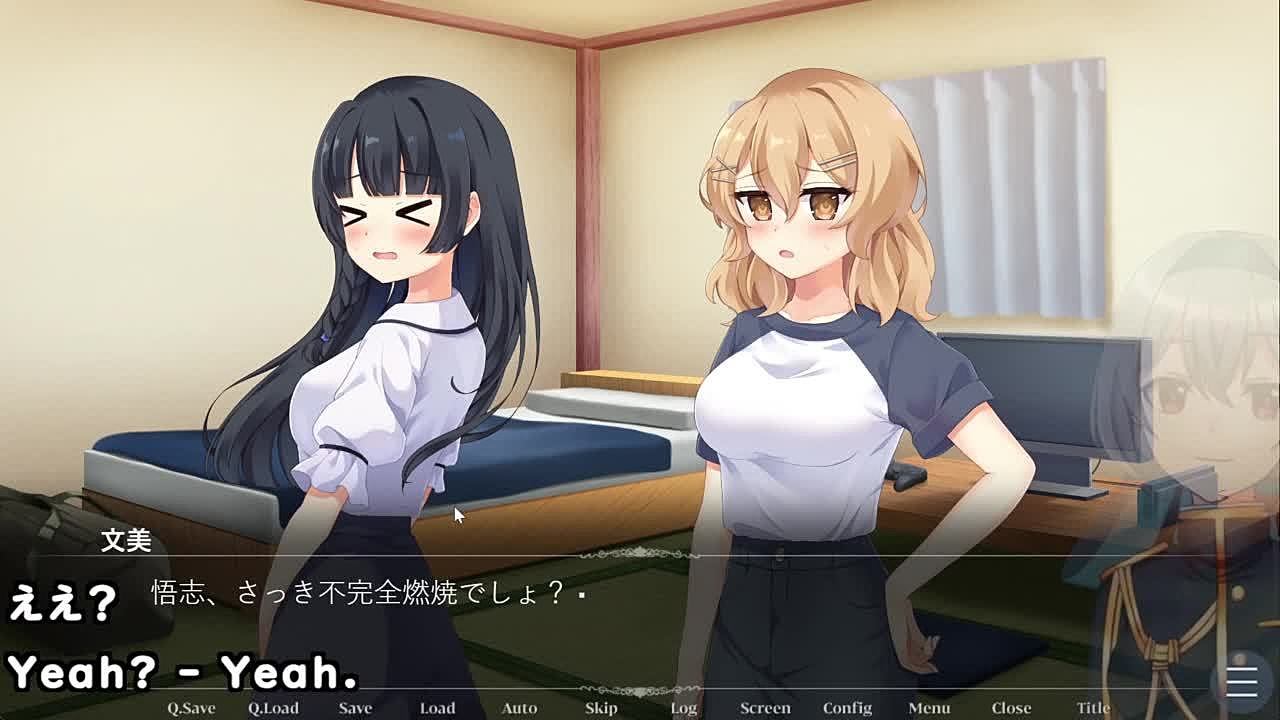Enable Auto text advance

coord(519,707)
